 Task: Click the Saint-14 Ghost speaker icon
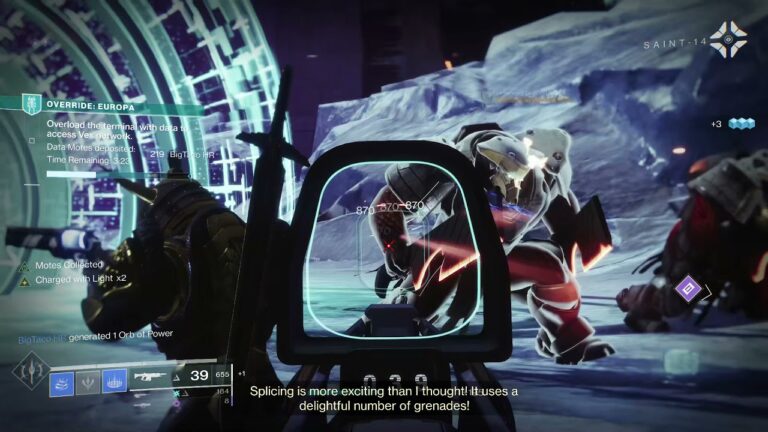pyautogui.click(x=727, y=39)
